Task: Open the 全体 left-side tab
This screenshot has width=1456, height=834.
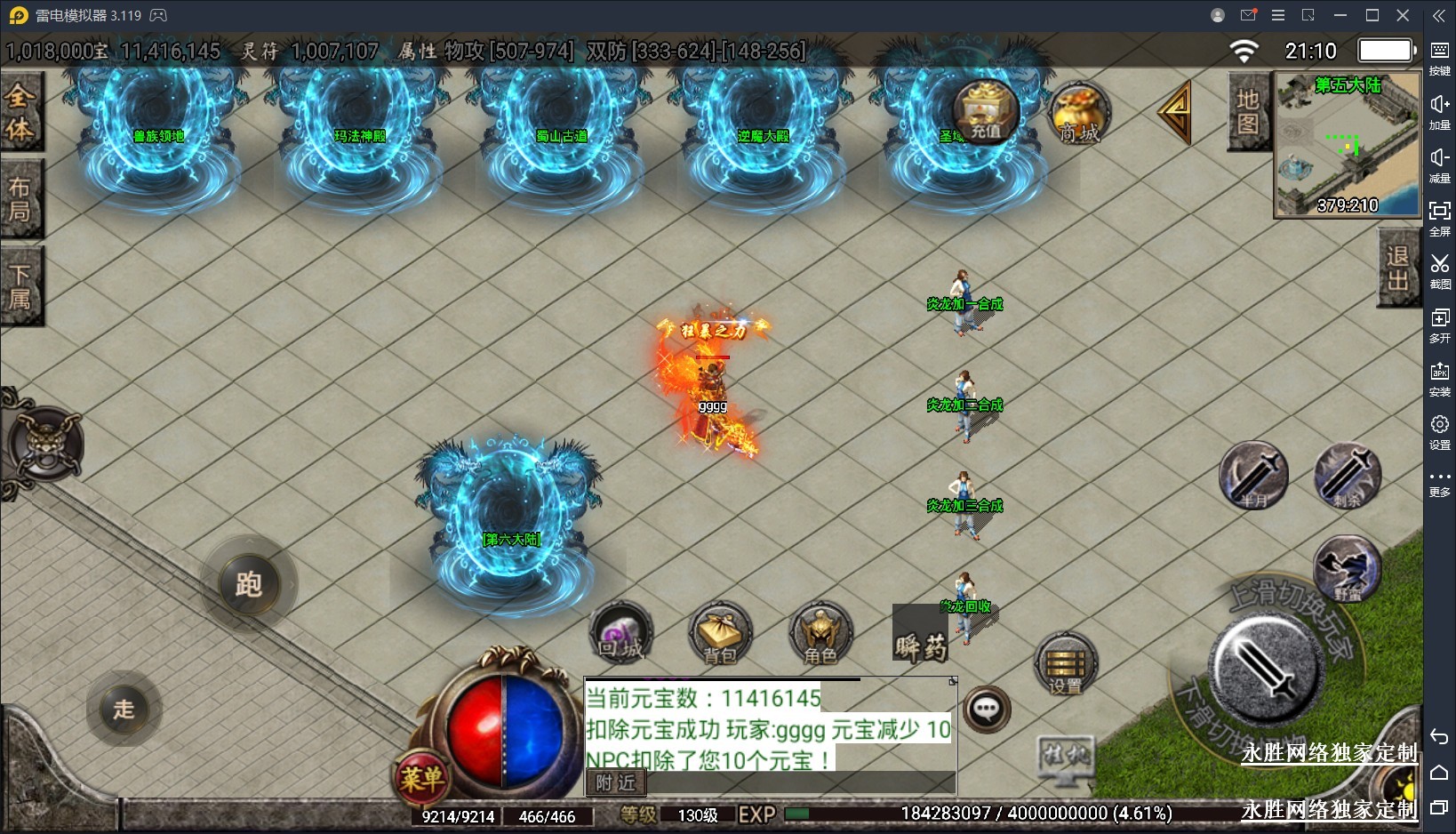Action: [20, 113]
